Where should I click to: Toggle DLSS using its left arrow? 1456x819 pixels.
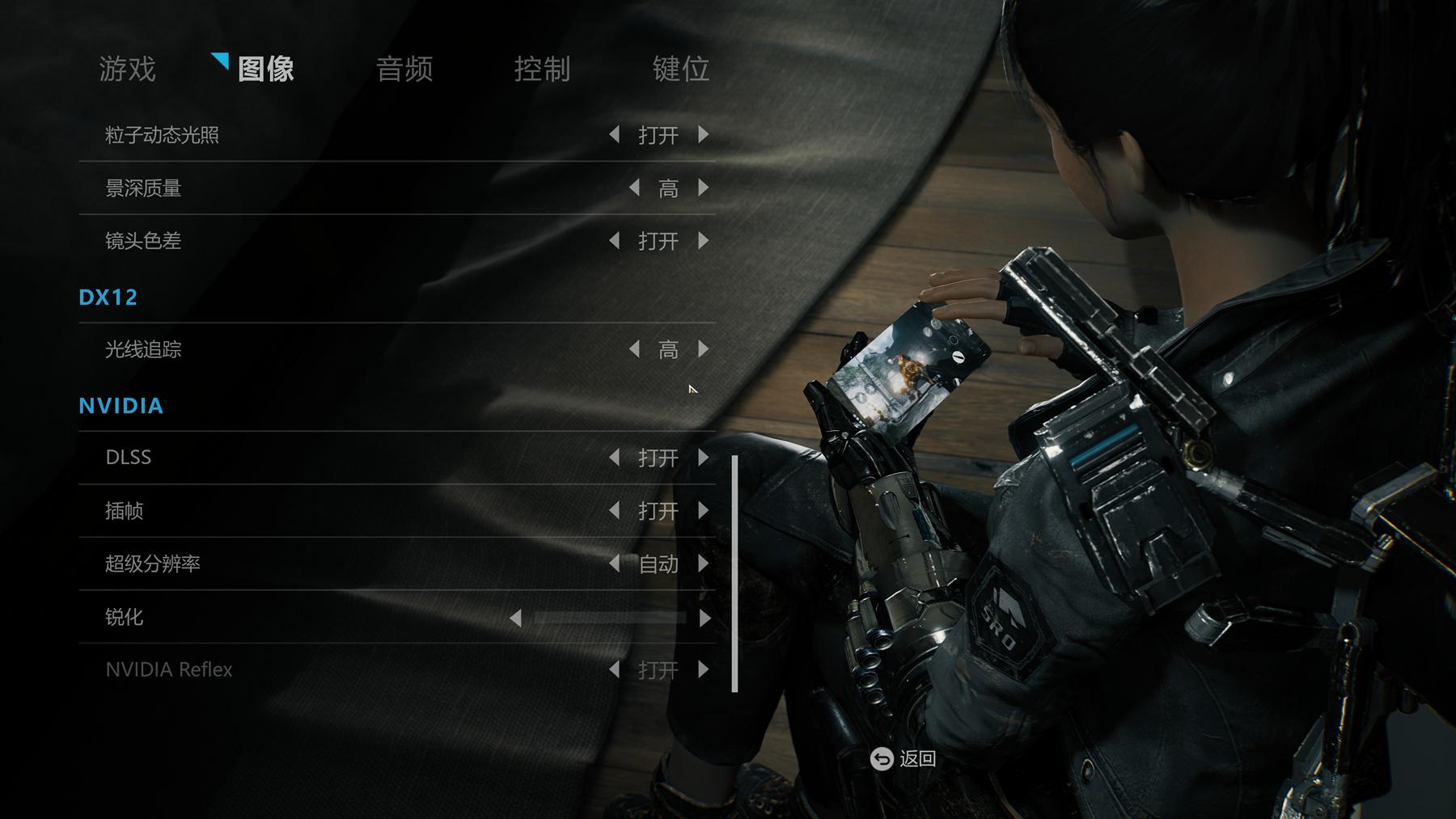point(614,458)
